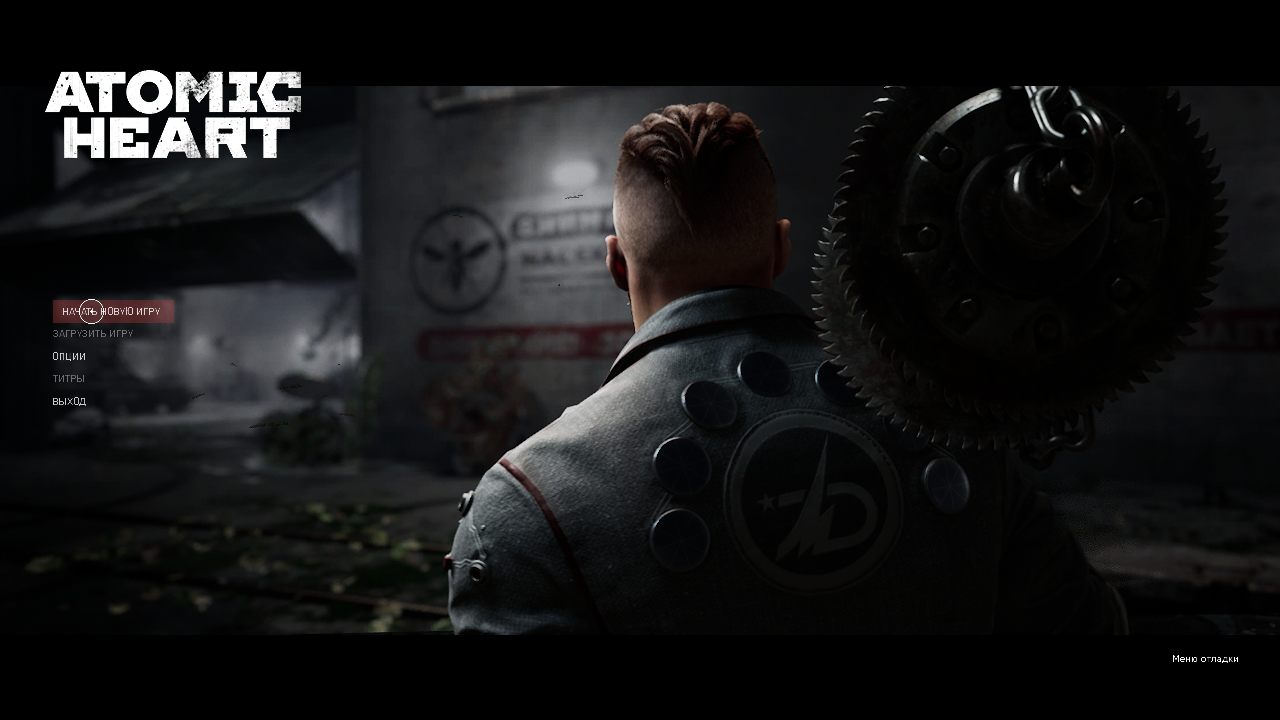Select ВЫХОД to quit the game

[x=69, y=400]
